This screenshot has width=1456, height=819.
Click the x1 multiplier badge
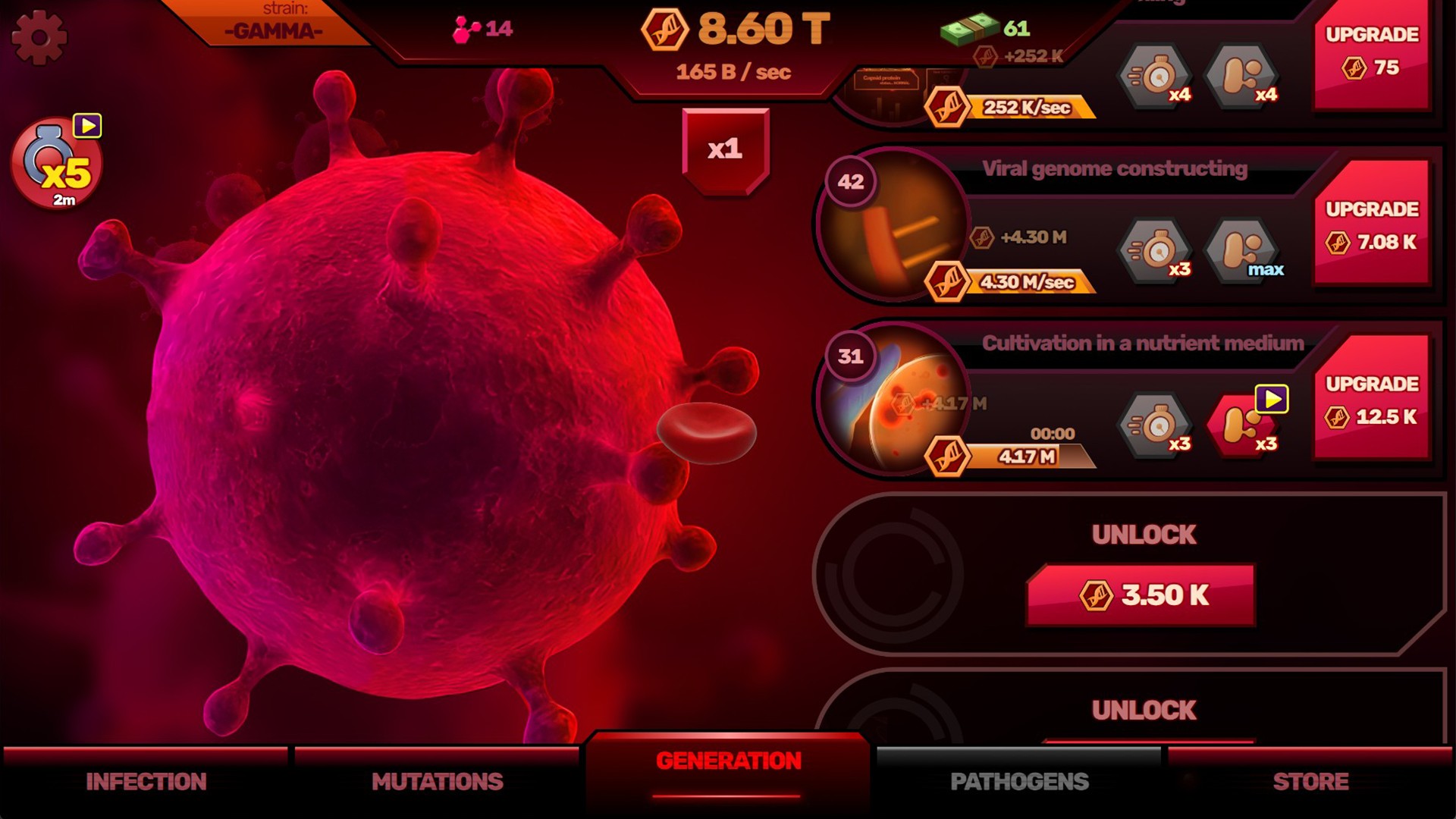coord(725,149)
